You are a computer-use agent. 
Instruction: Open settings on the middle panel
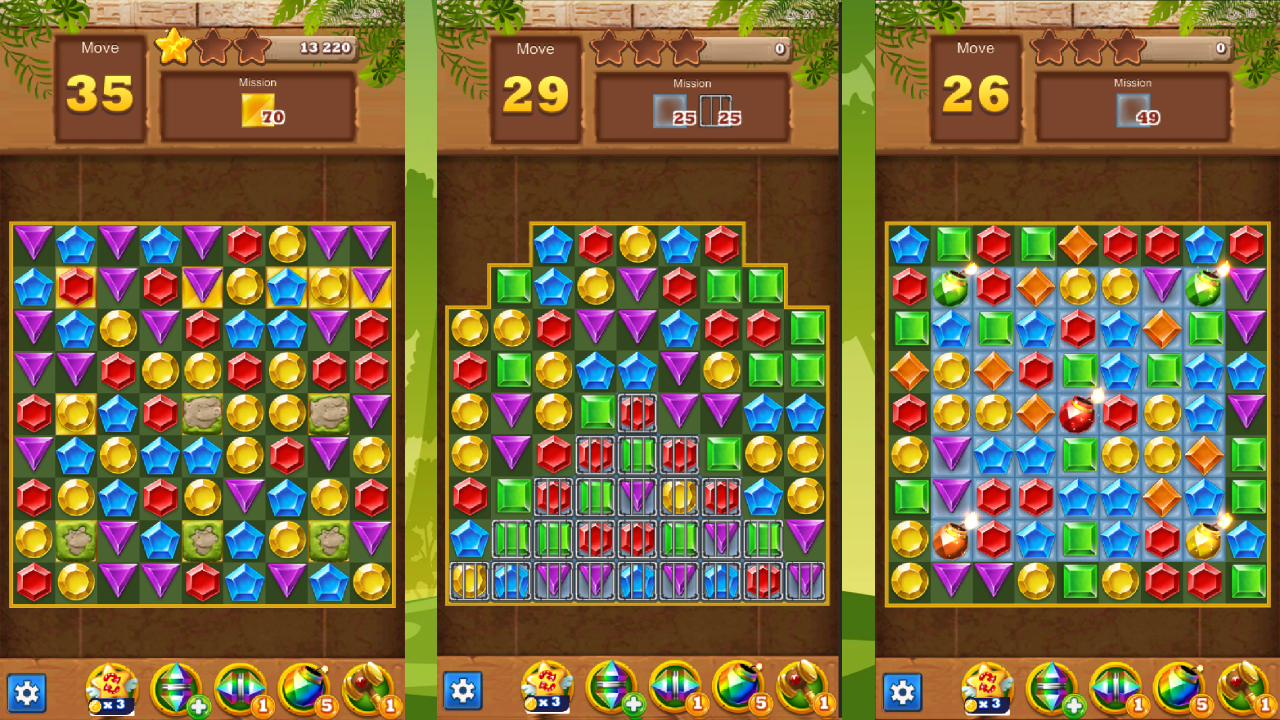point(463,690)
